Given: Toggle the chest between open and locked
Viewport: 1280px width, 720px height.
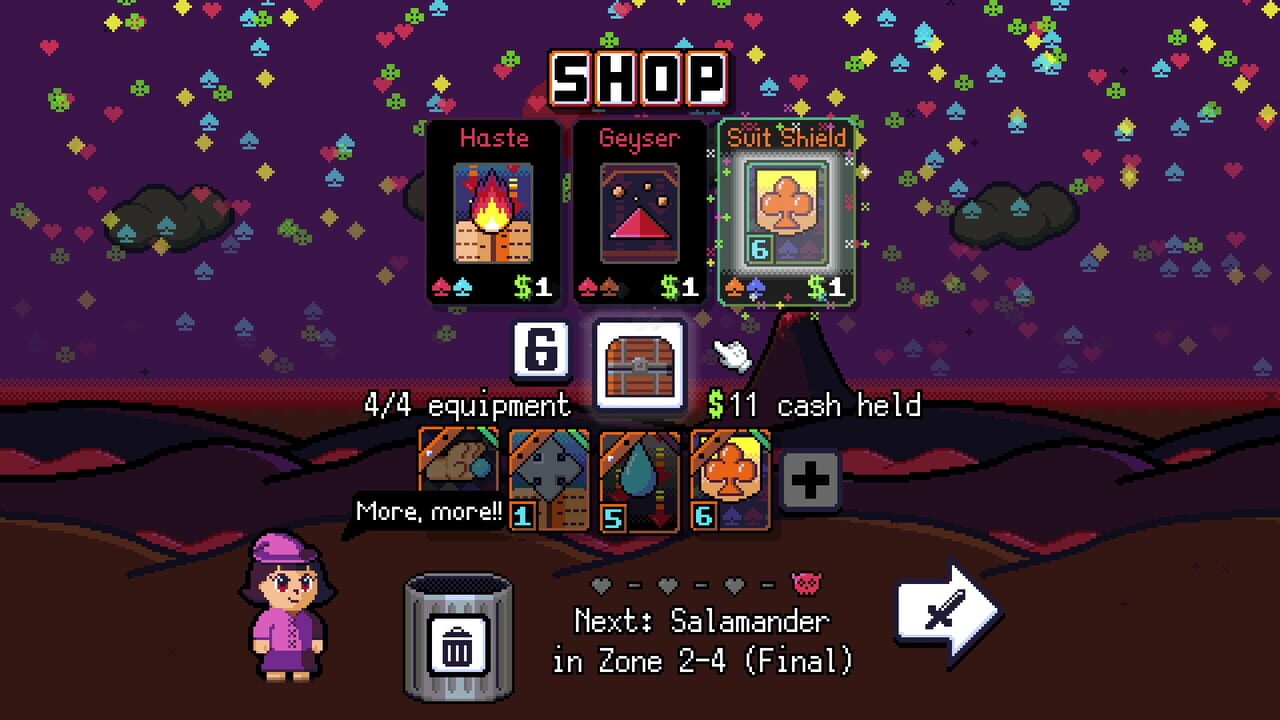Looking at the screenshot, I should tap(640, 360).
